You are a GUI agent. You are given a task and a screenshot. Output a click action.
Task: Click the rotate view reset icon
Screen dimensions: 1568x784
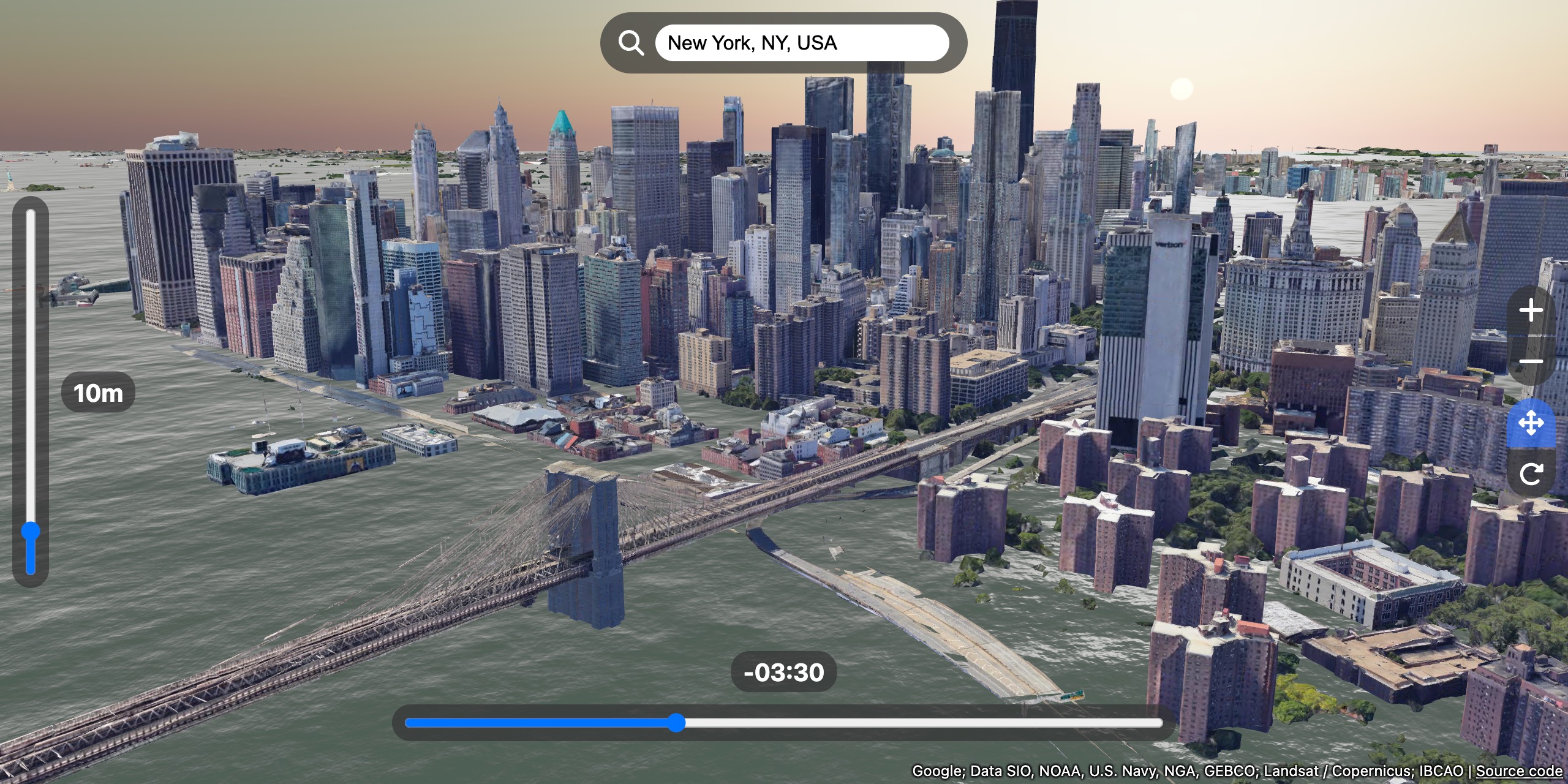1531,473
